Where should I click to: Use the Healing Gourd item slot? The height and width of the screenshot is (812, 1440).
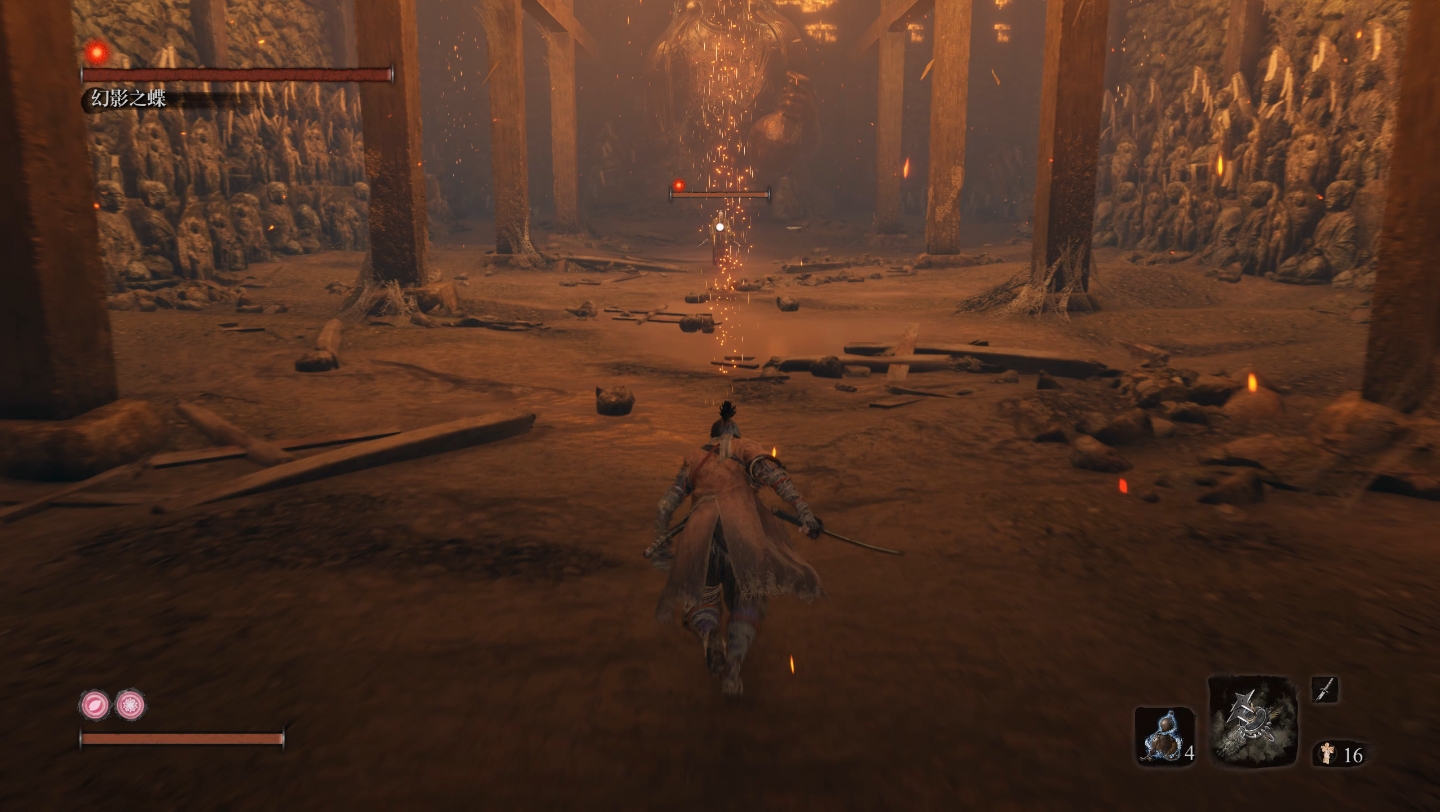click(1164, 736)
